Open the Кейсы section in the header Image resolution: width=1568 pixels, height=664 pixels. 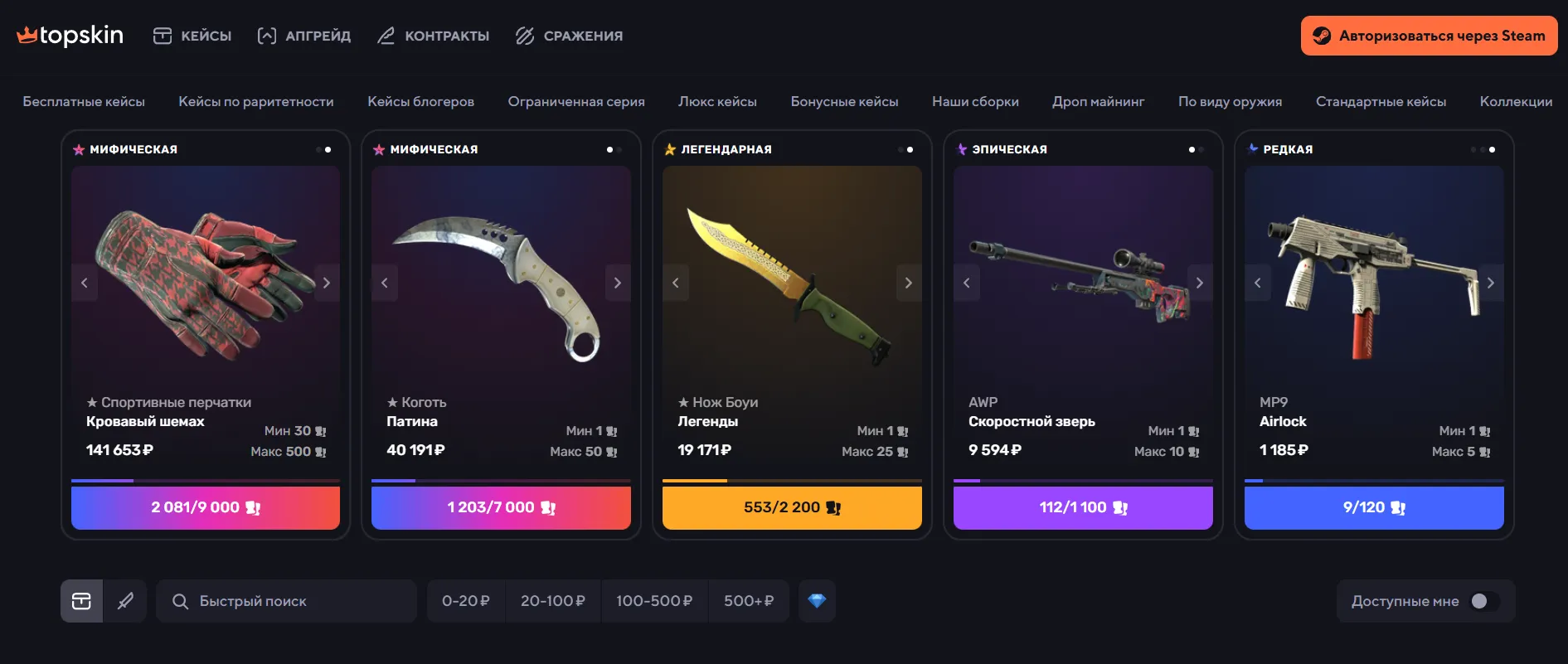tap(192, 36)
